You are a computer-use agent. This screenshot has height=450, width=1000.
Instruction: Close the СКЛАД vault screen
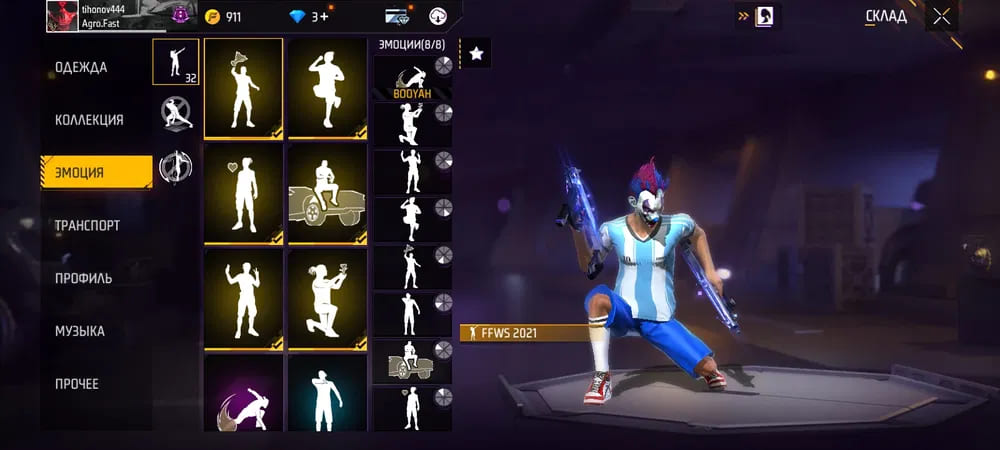click(x=941, y=16)
